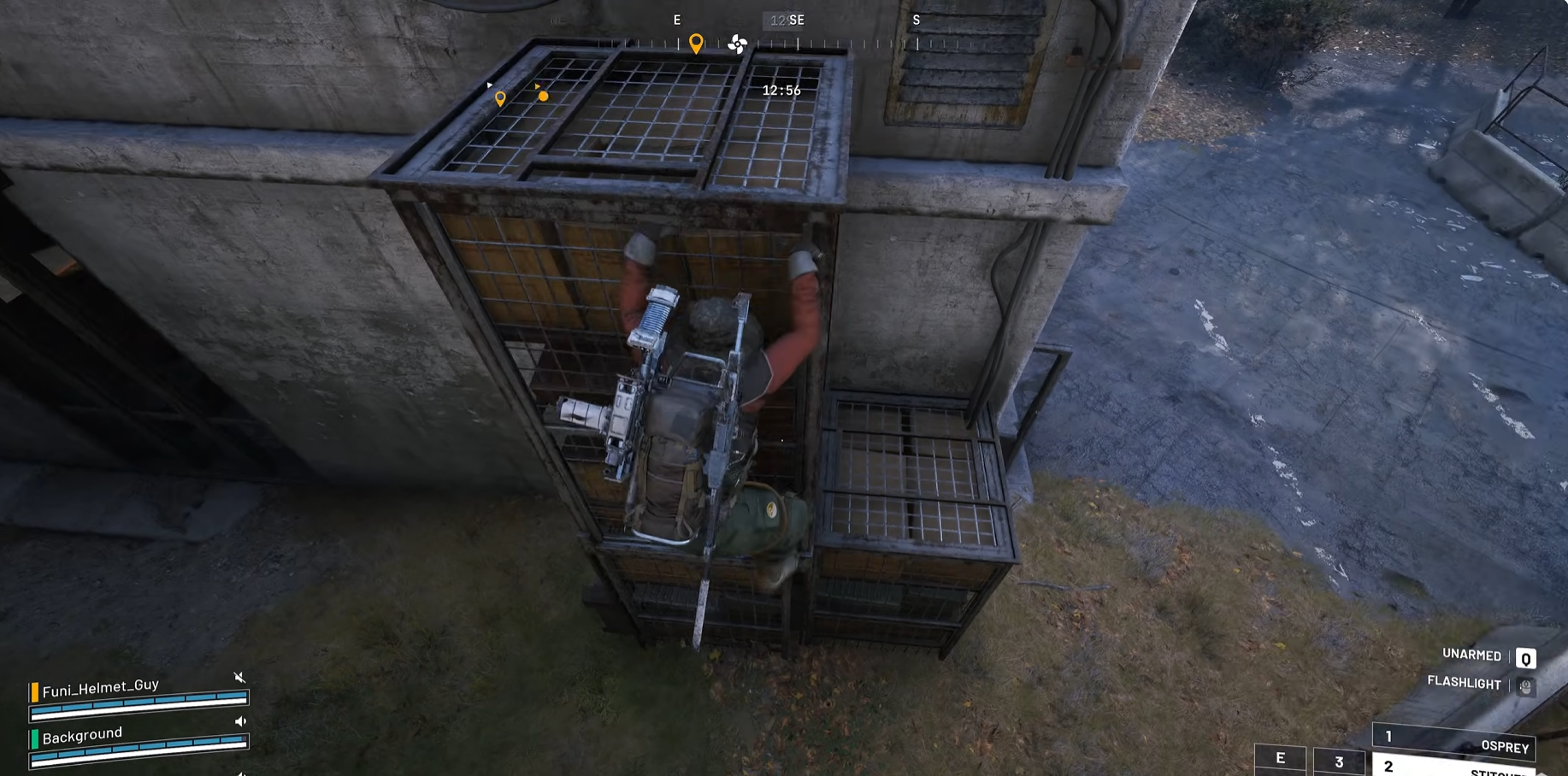Select the Background squad member entry
Screen dimensions: 1568x776
pos(82,735)
